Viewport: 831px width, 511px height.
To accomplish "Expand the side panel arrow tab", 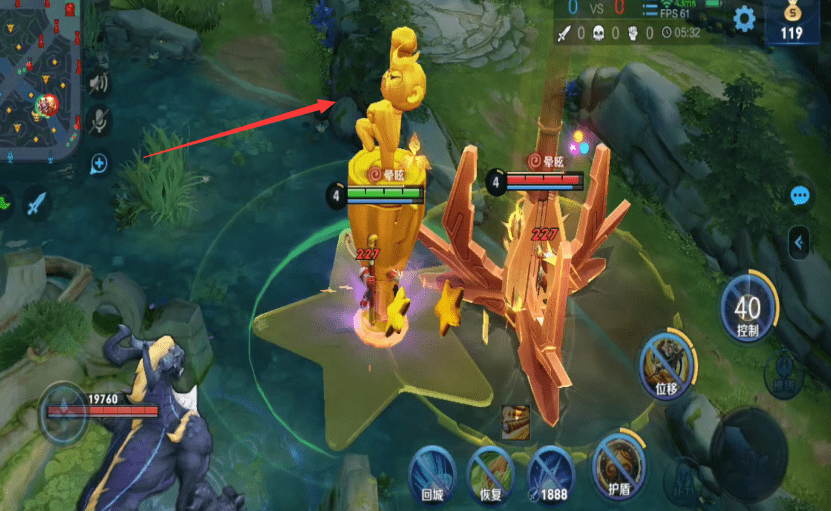I will click(x=799, y=241).
